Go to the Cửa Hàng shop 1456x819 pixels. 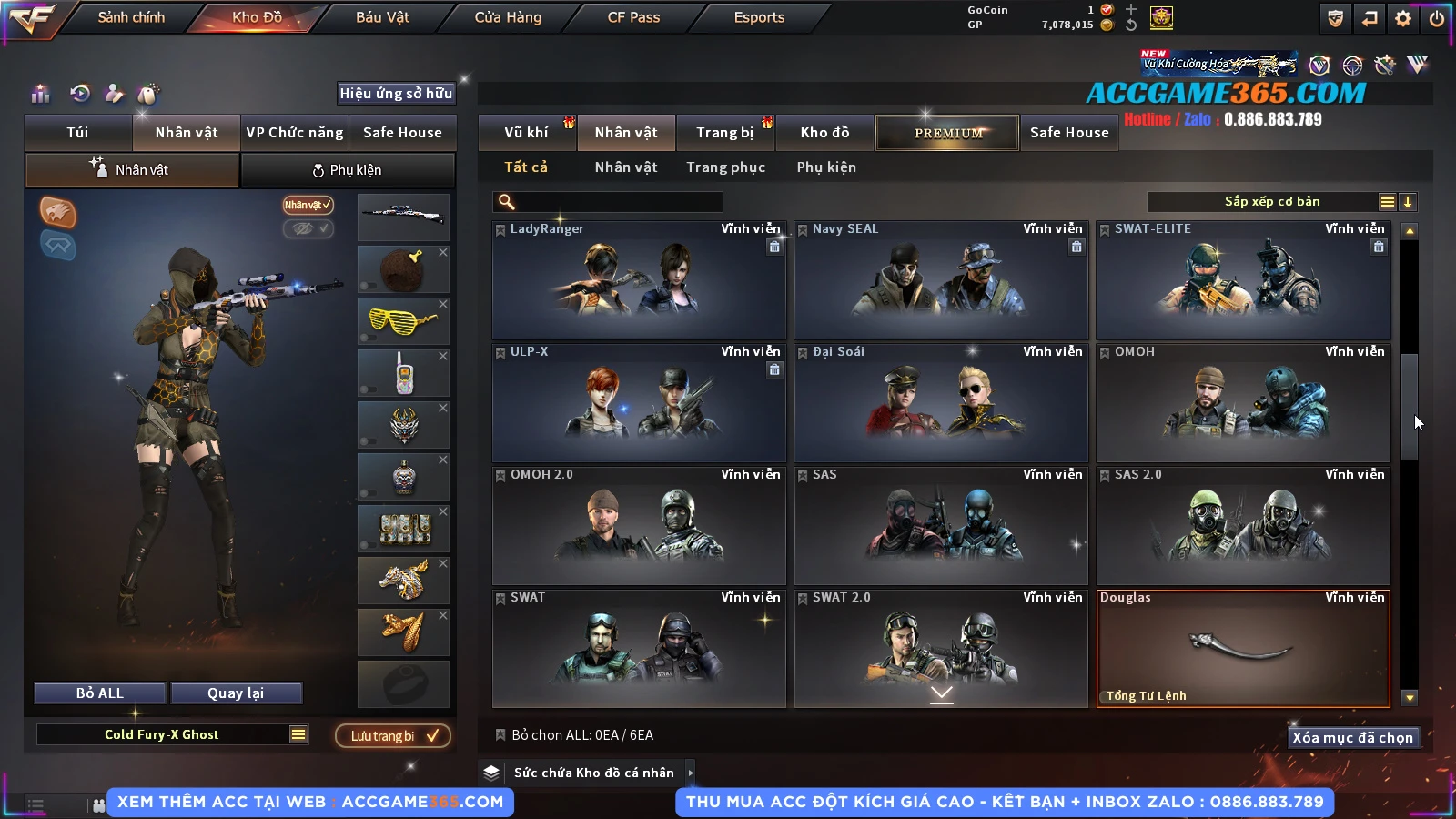[x=508, y=17]
